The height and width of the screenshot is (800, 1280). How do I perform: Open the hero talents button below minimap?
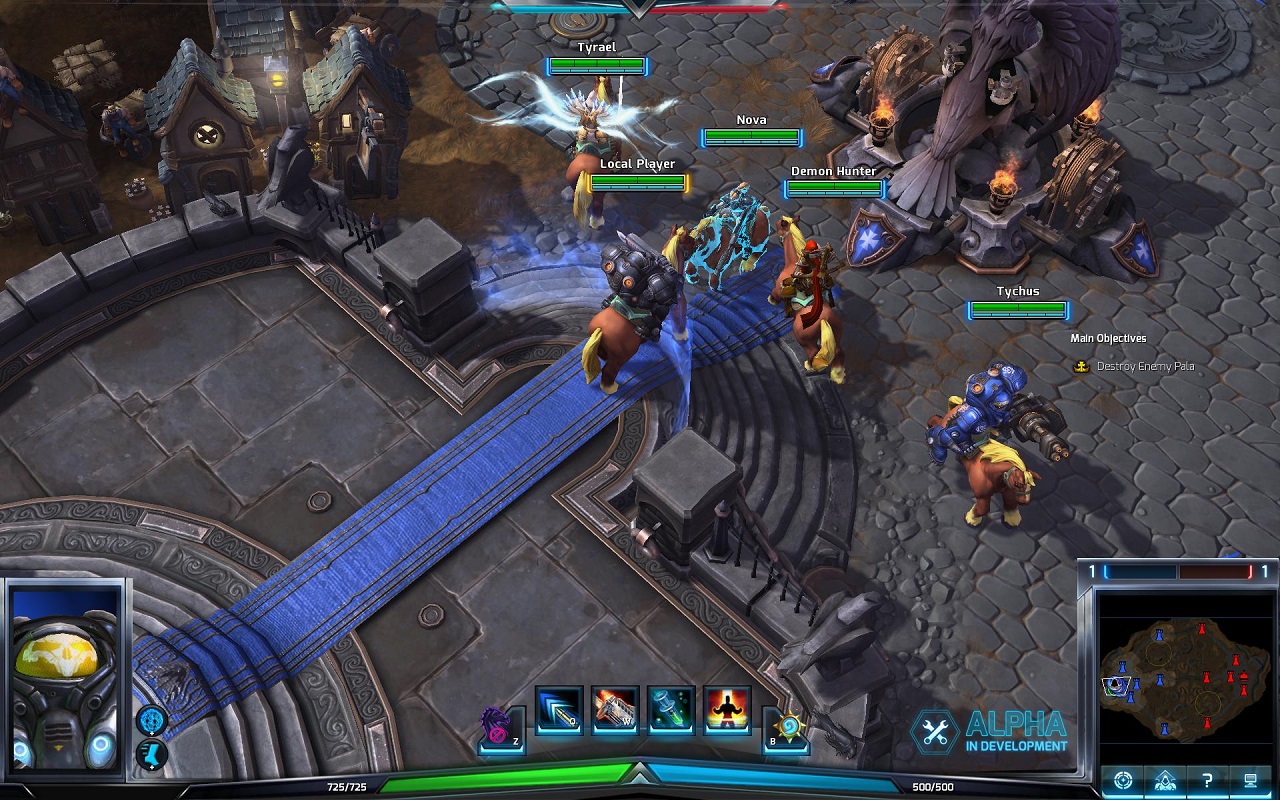click(1165, 781)
